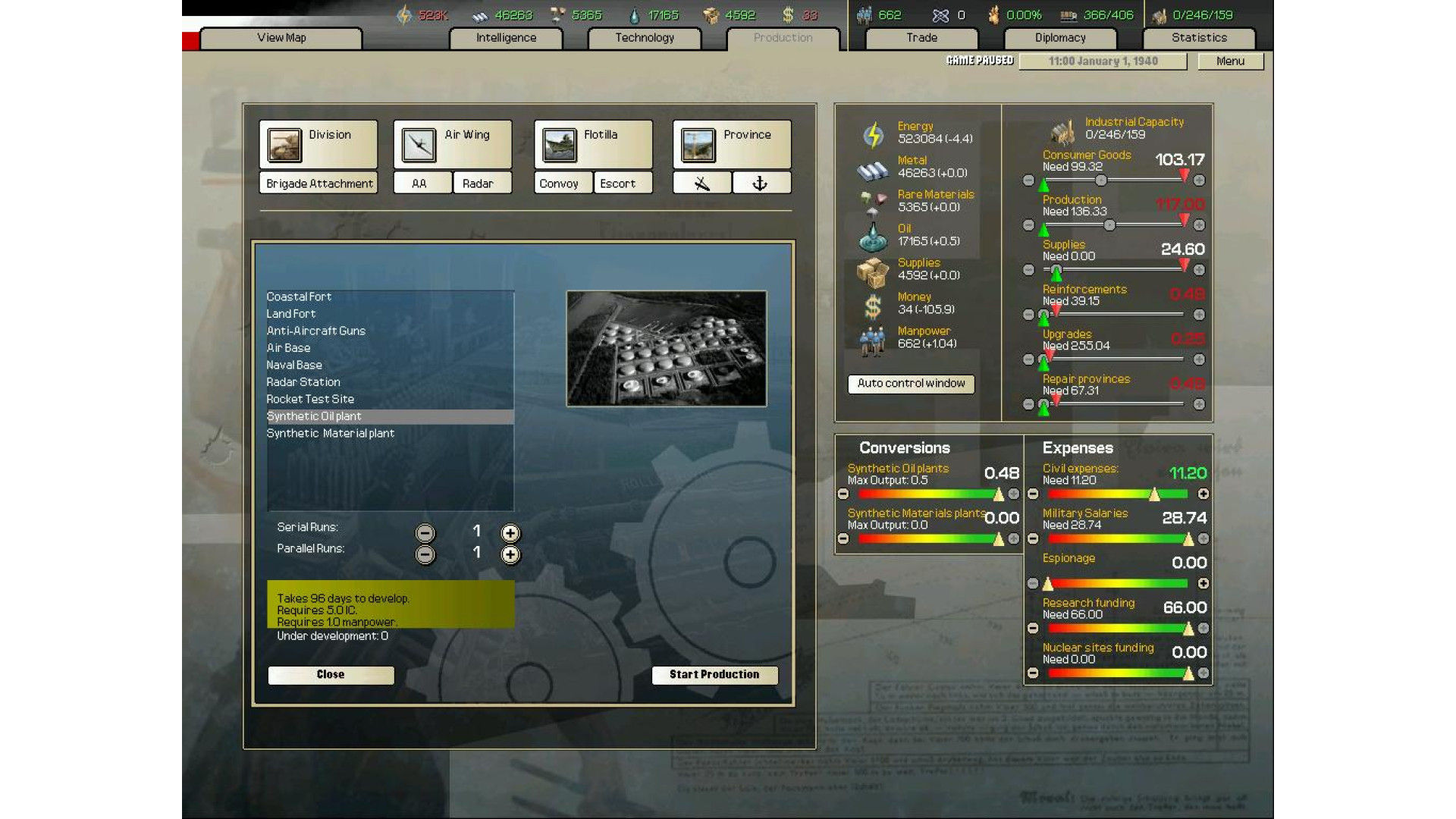Select the Radar button
The width and height of the screenshot is (1456, 819).
pos(478,184)
